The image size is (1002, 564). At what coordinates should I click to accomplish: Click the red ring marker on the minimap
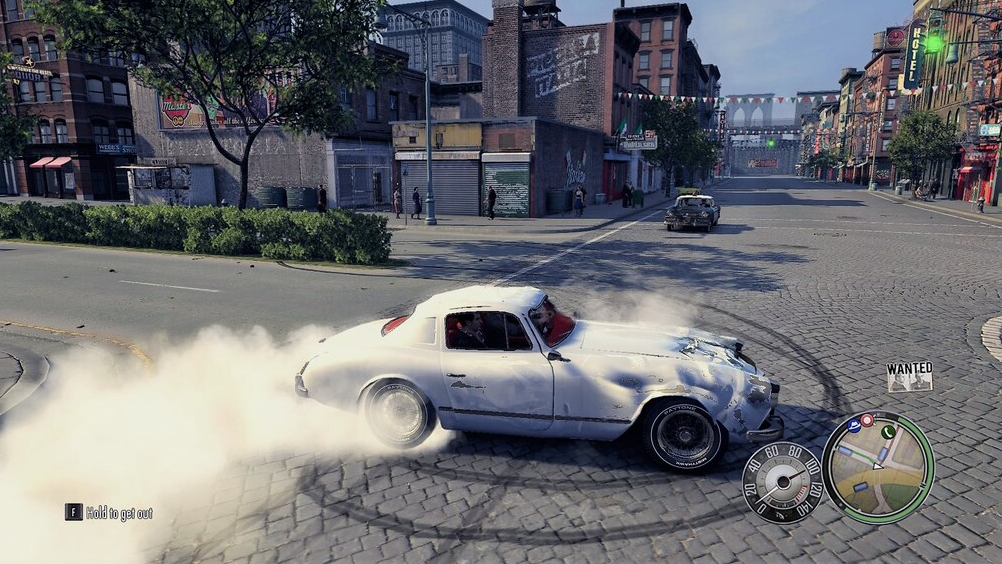[867, 420]
